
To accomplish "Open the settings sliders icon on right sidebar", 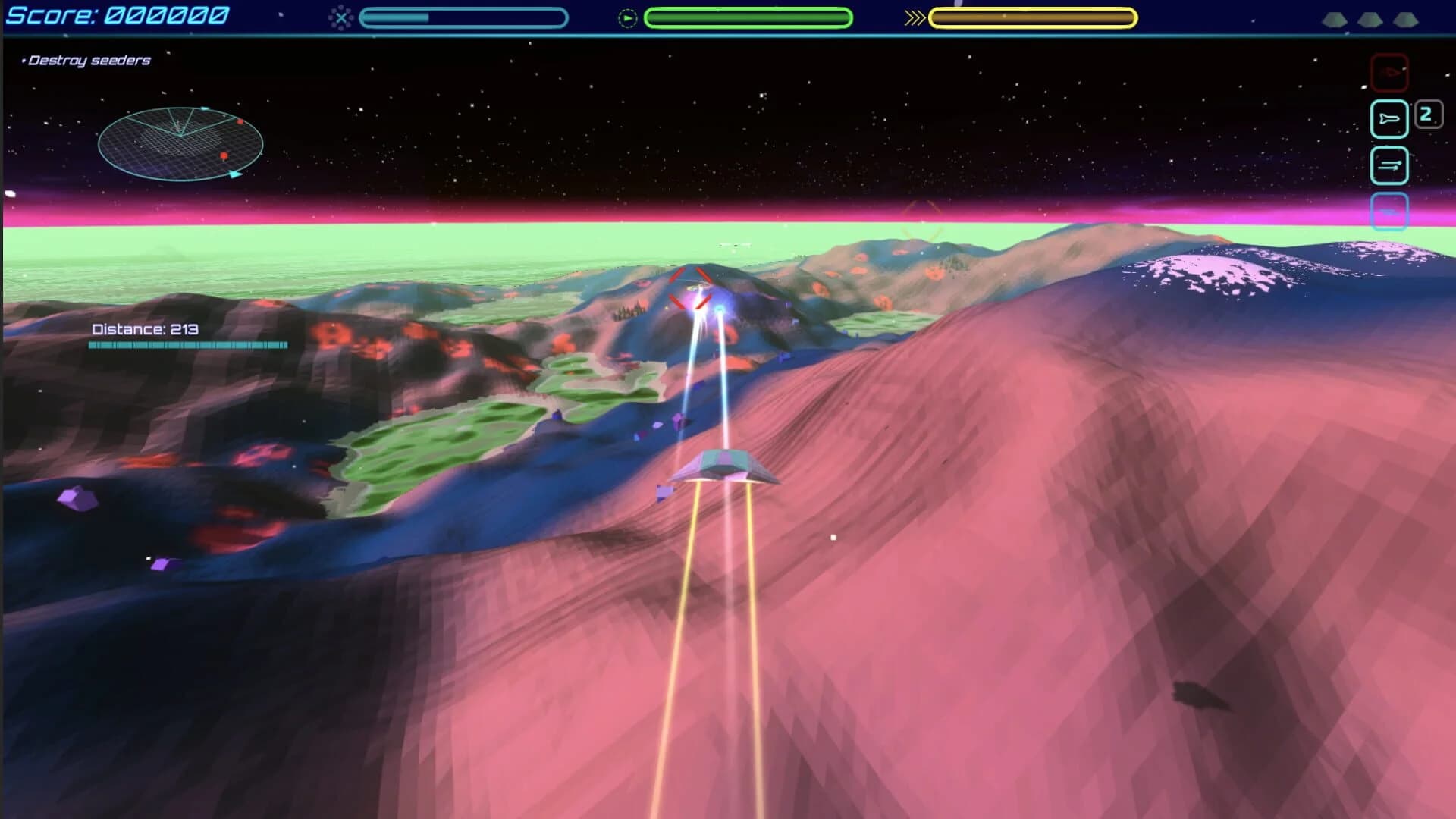I will click(1389, 165).
